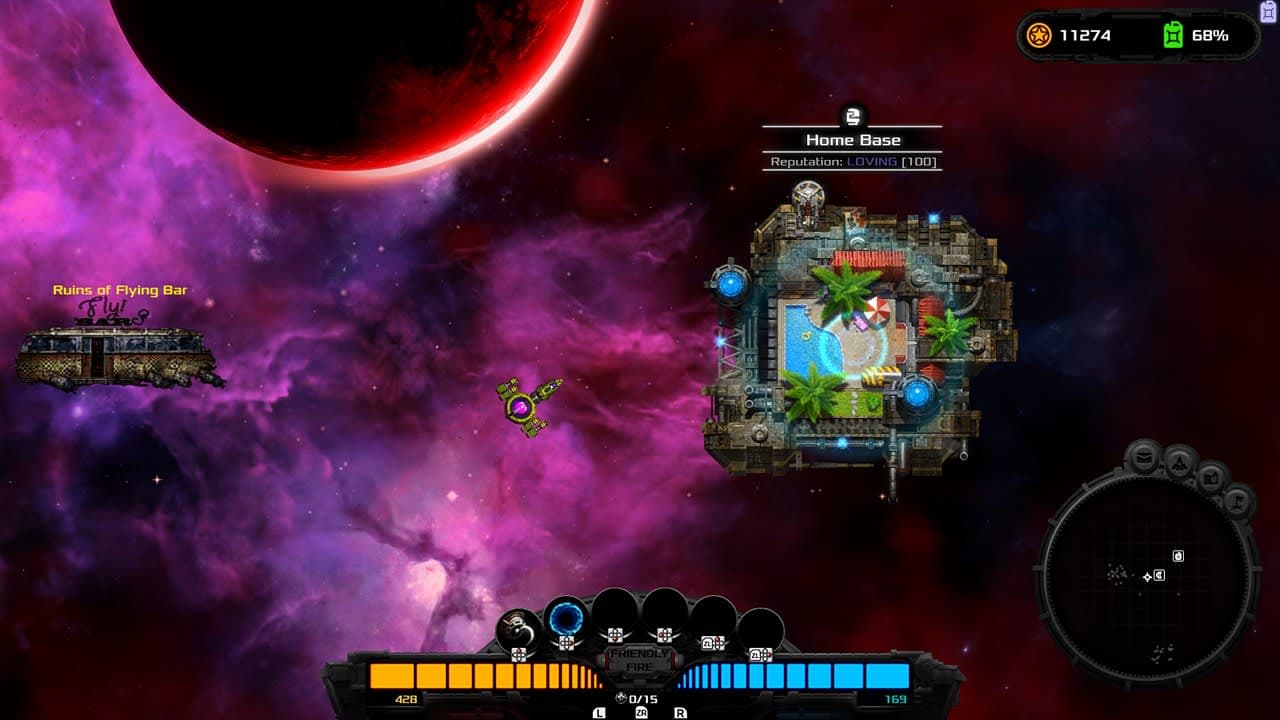This screenshot has width=1280, height=720.
Task: Open the ZR button selector
Action: [642, 712]
